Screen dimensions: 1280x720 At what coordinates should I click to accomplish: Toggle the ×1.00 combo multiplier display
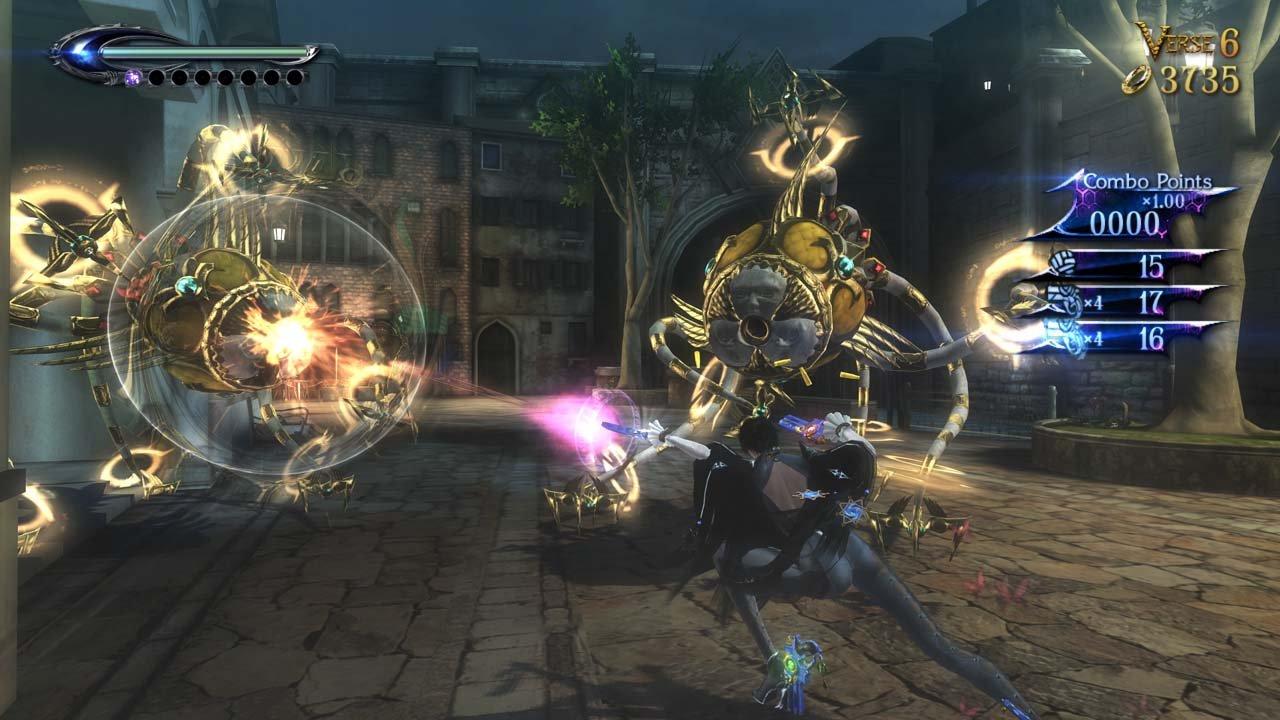point(1164,200)
